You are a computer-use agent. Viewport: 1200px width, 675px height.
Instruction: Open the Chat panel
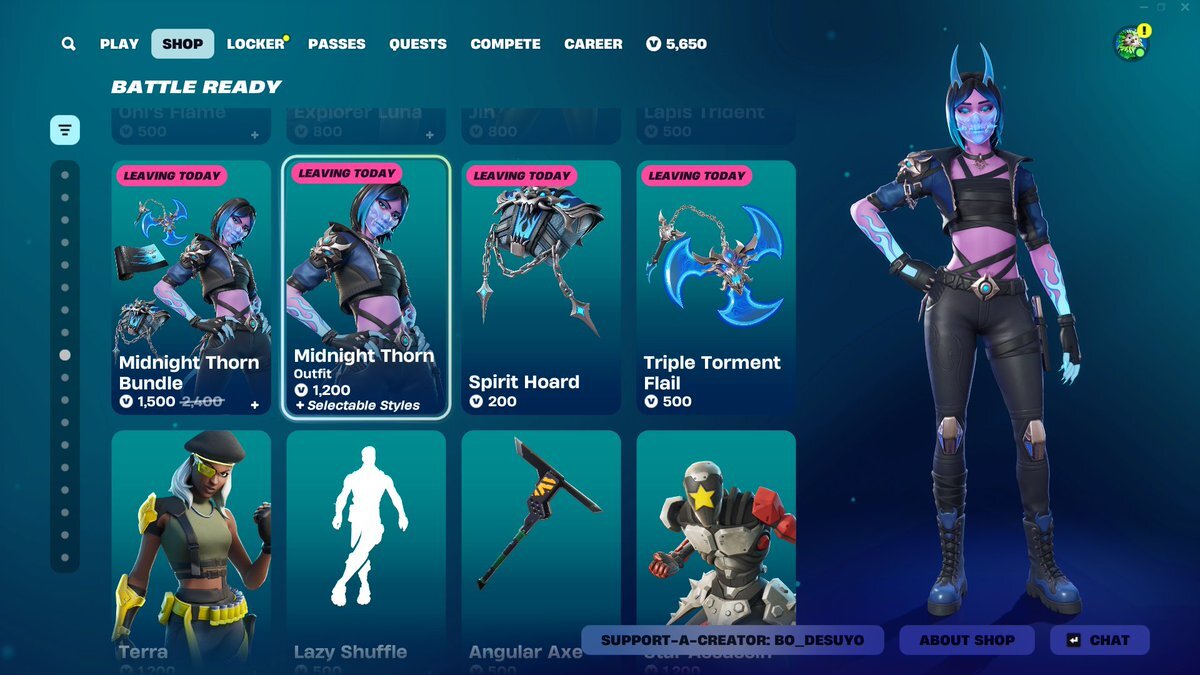click(x=1099, y=640)
